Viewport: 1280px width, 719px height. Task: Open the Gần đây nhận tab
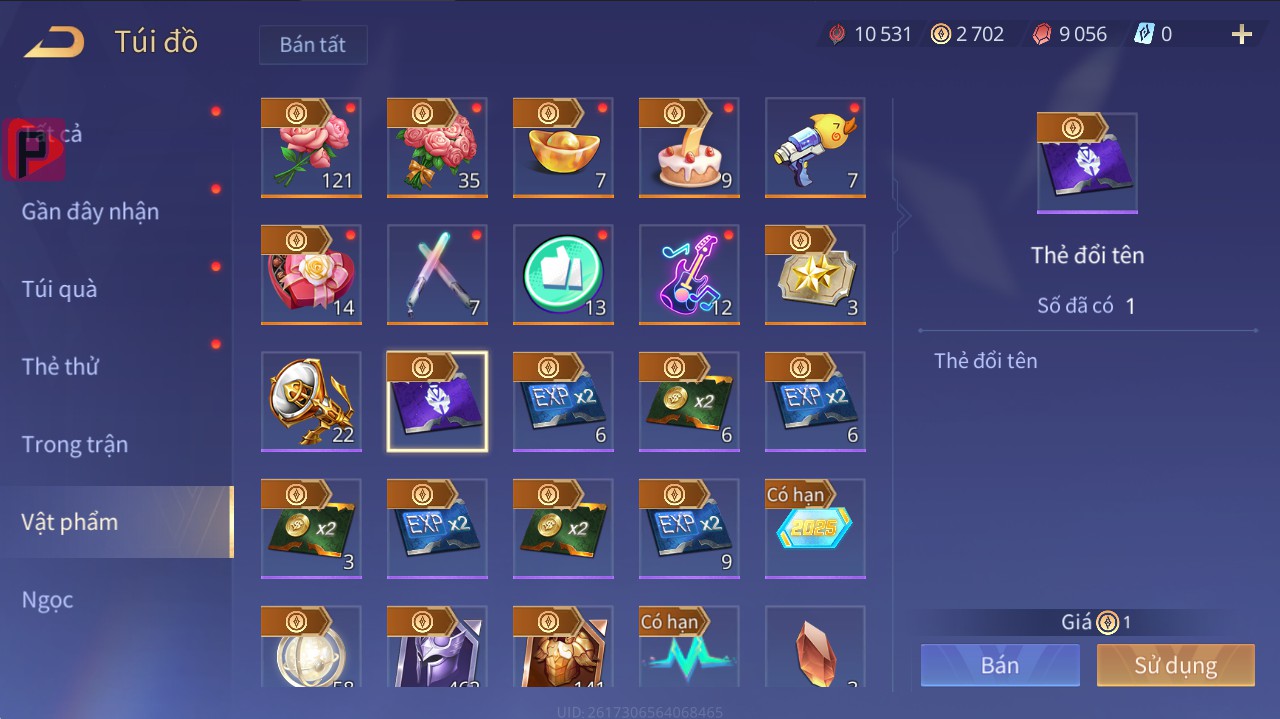(x=90, y=211)
